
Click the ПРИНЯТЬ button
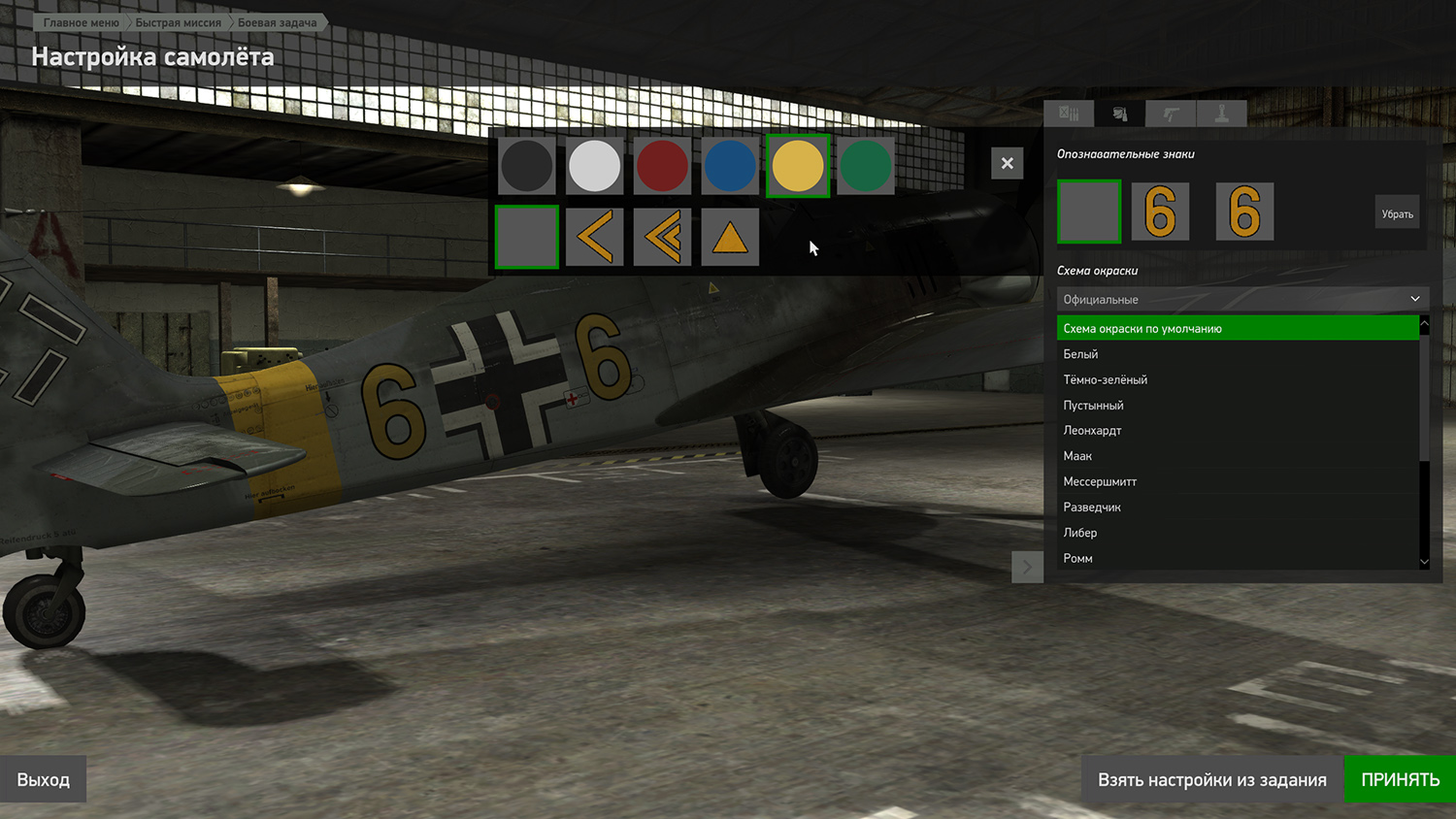[x=1400, y=779]
